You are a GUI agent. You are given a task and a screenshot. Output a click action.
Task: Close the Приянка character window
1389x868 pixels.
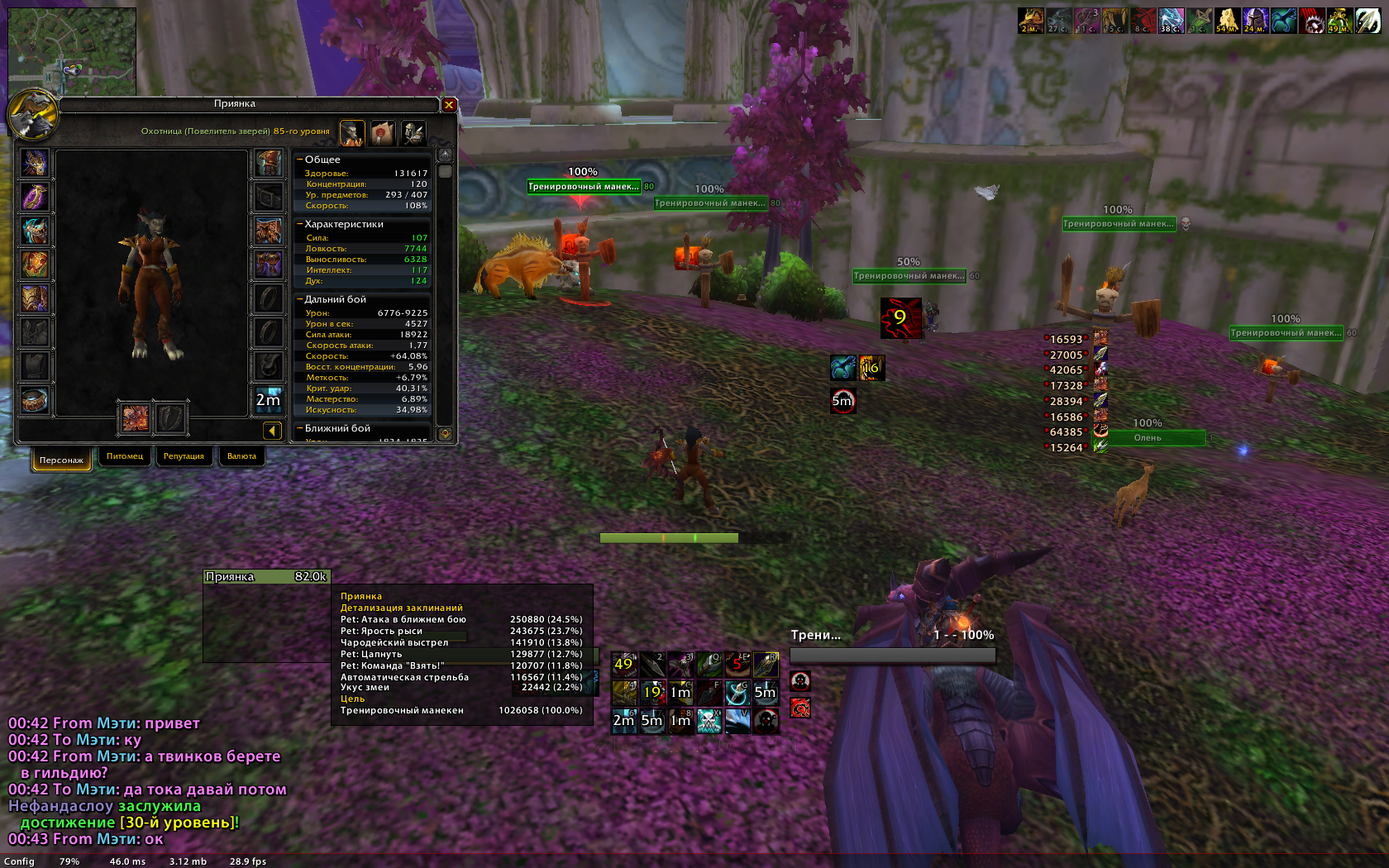[449, 105]
